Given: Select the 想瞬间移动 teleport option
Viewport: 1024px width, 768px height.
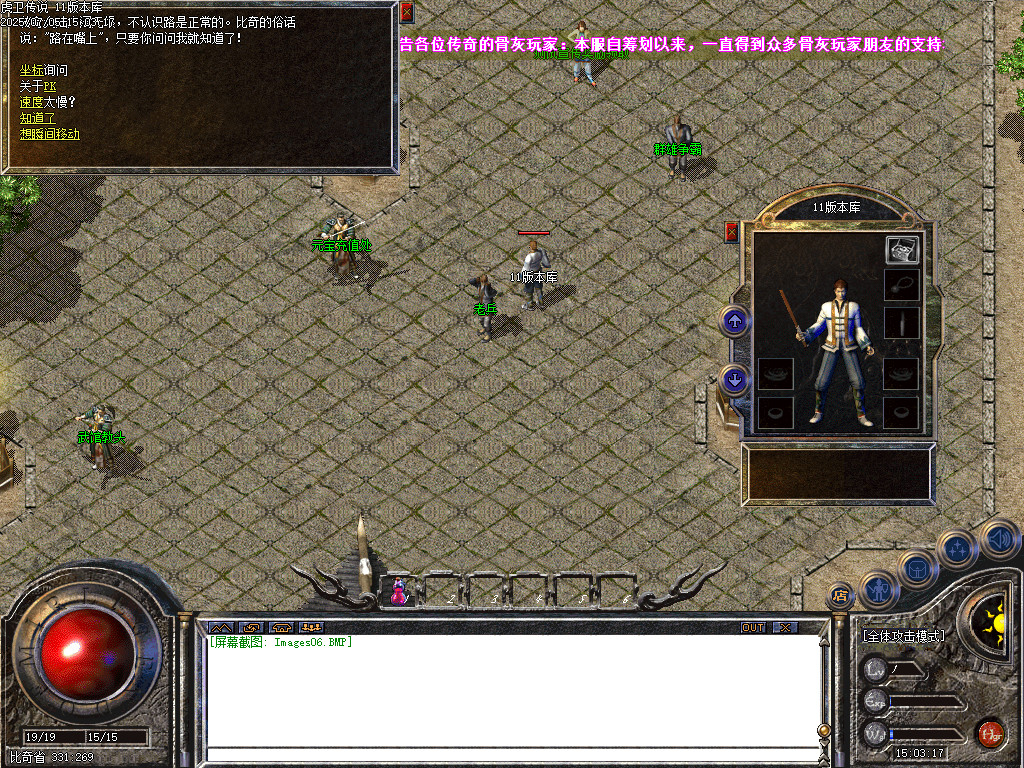Looking at the screenshot, I should [x=50, y=134].
